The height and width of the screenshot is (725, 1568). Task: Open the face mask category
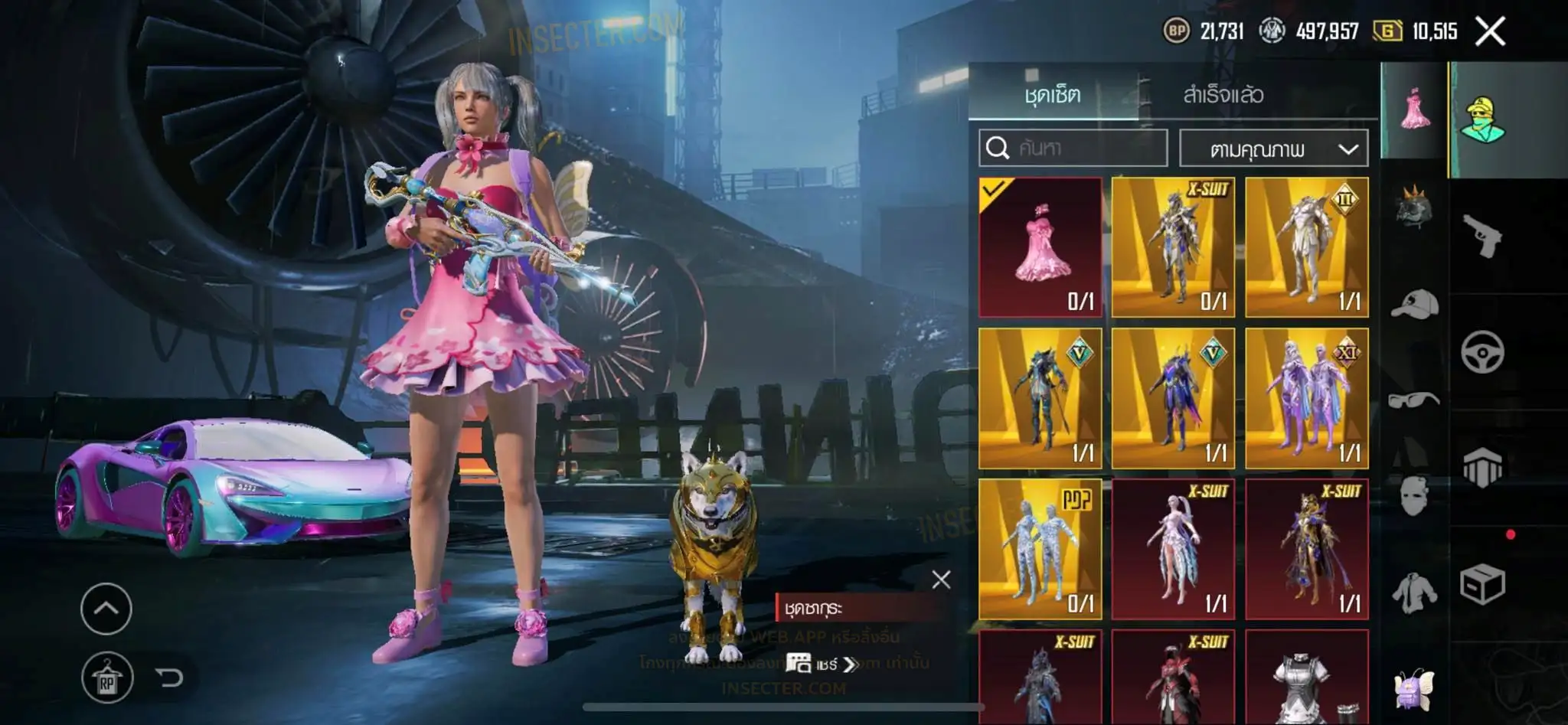[1413, 495]
